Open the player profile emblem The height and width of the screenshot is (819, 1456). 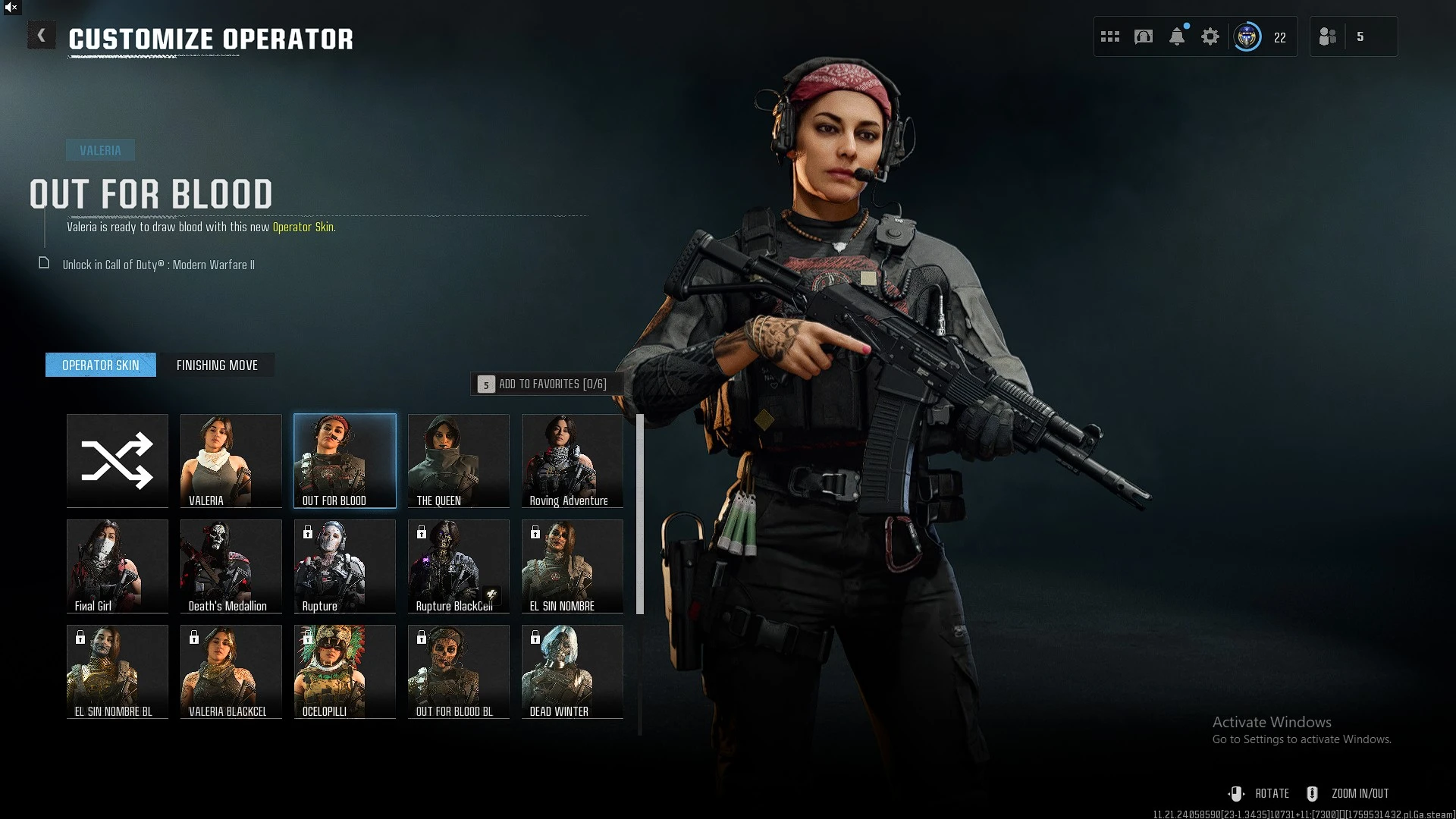(1247, 36)
